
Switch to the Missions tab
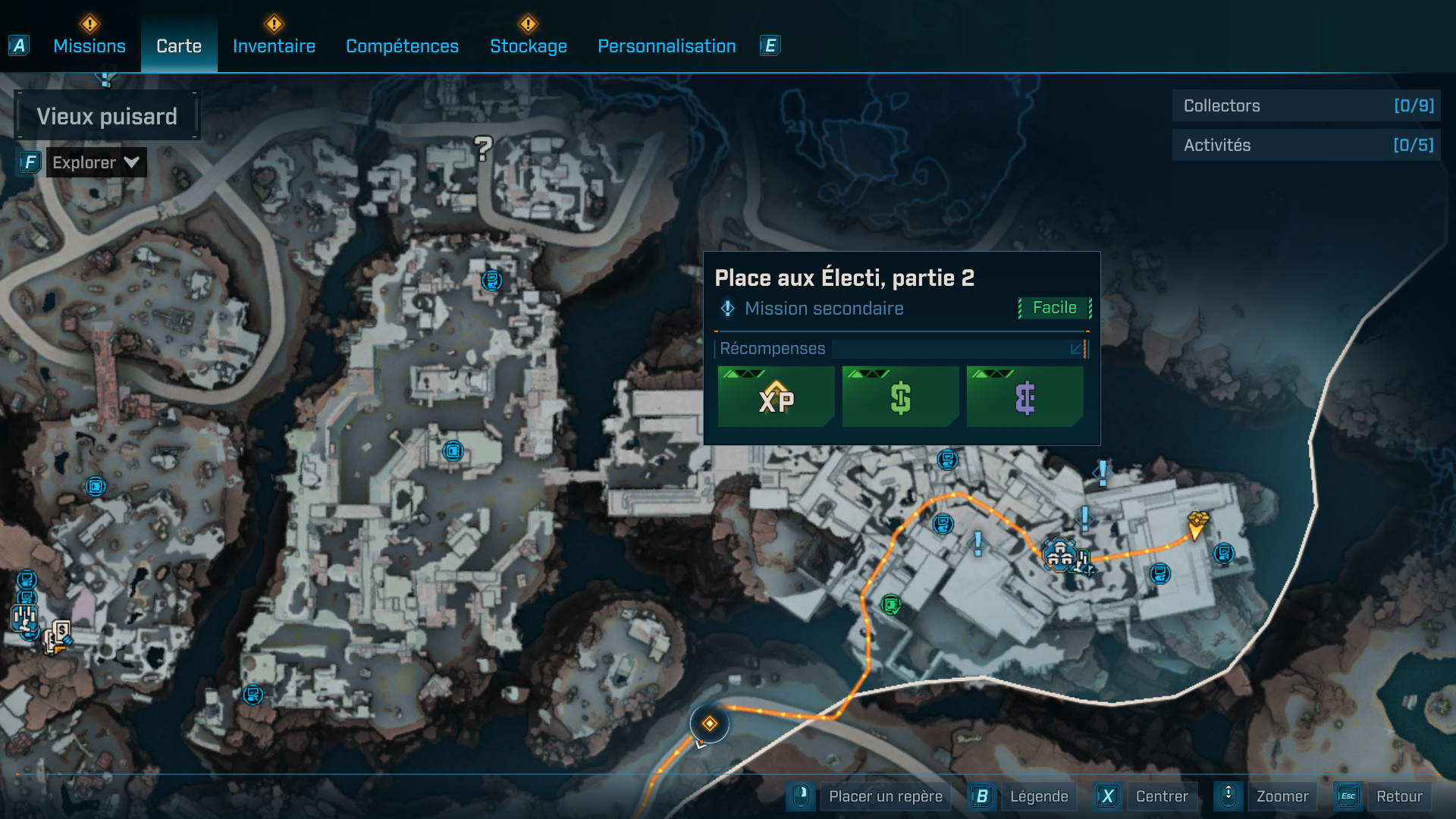89,46
